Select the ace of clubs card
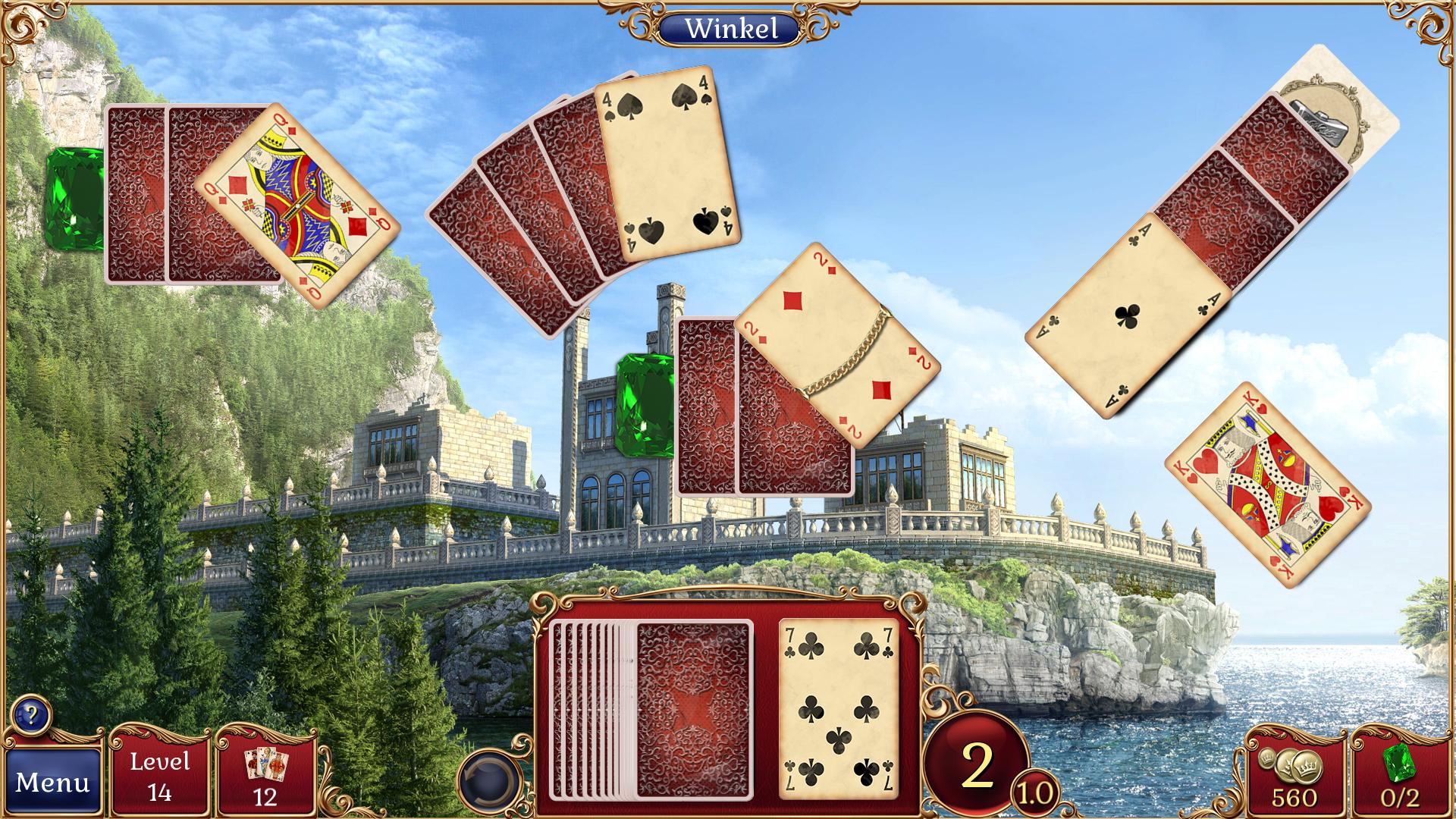This screenshot has height=819, width=1456. point(1128,315)
